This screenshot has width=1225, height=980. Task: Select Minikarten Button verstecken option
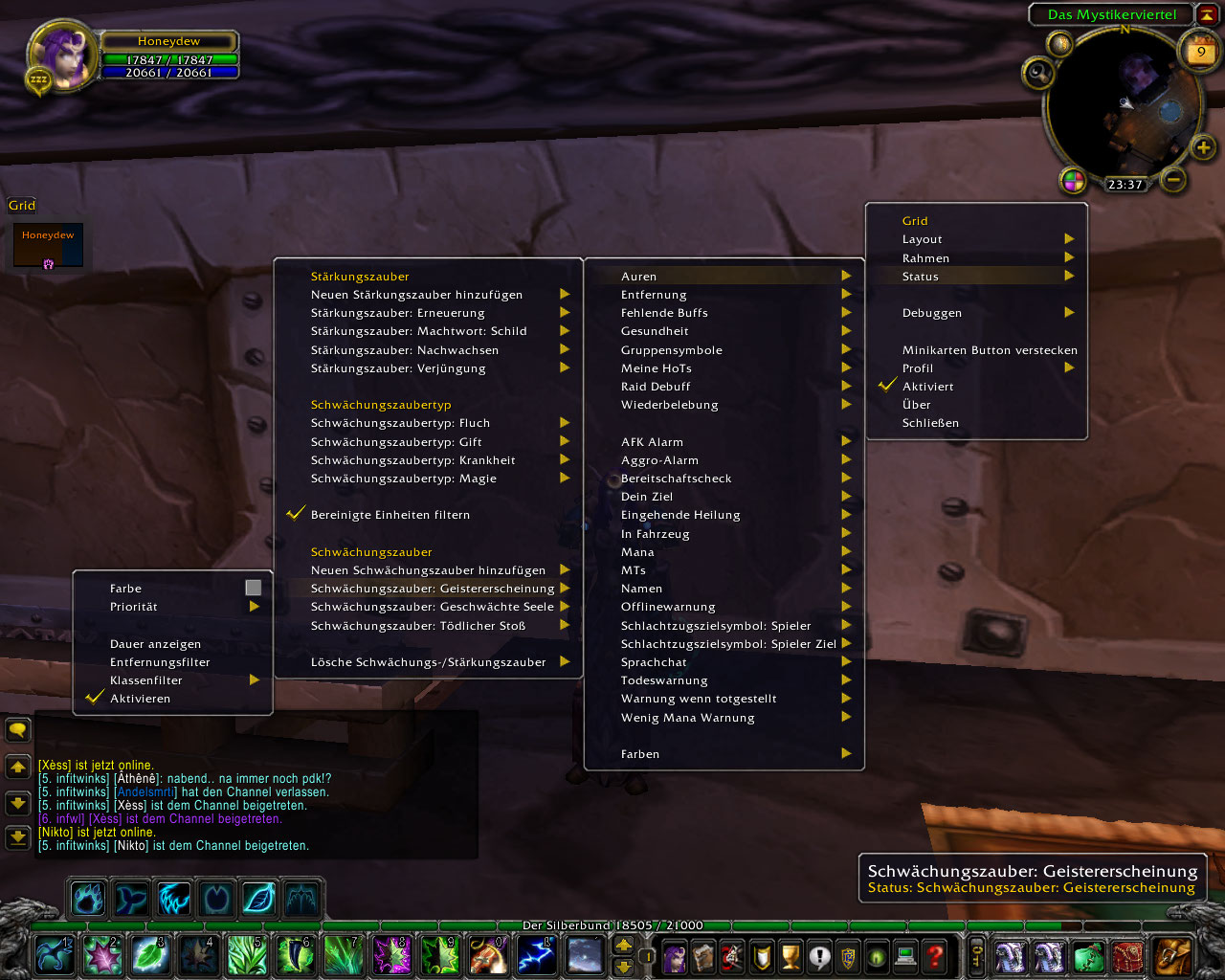(990, 350)
